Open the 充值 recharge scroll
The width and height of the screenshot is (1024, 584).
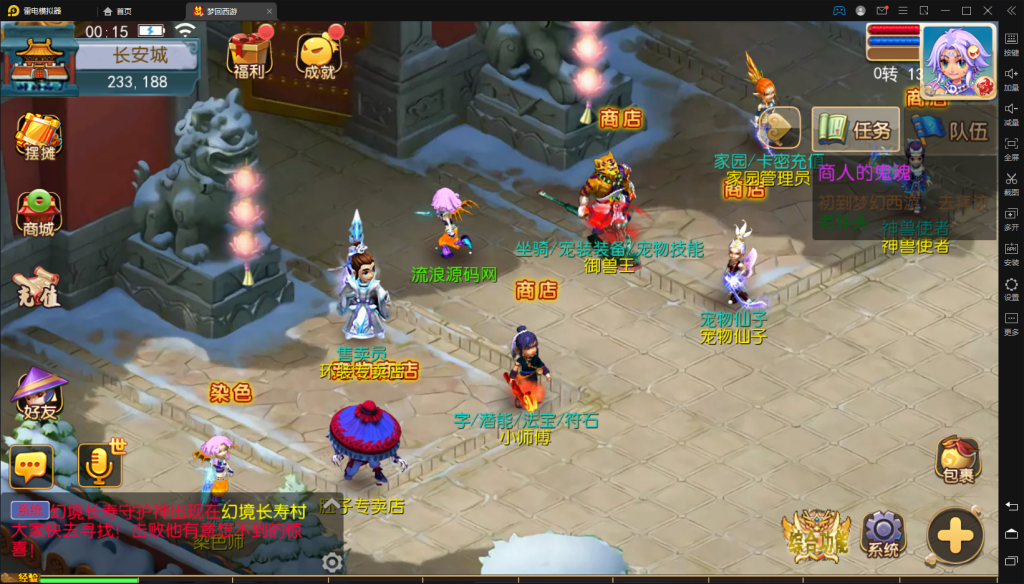(38, 289)
